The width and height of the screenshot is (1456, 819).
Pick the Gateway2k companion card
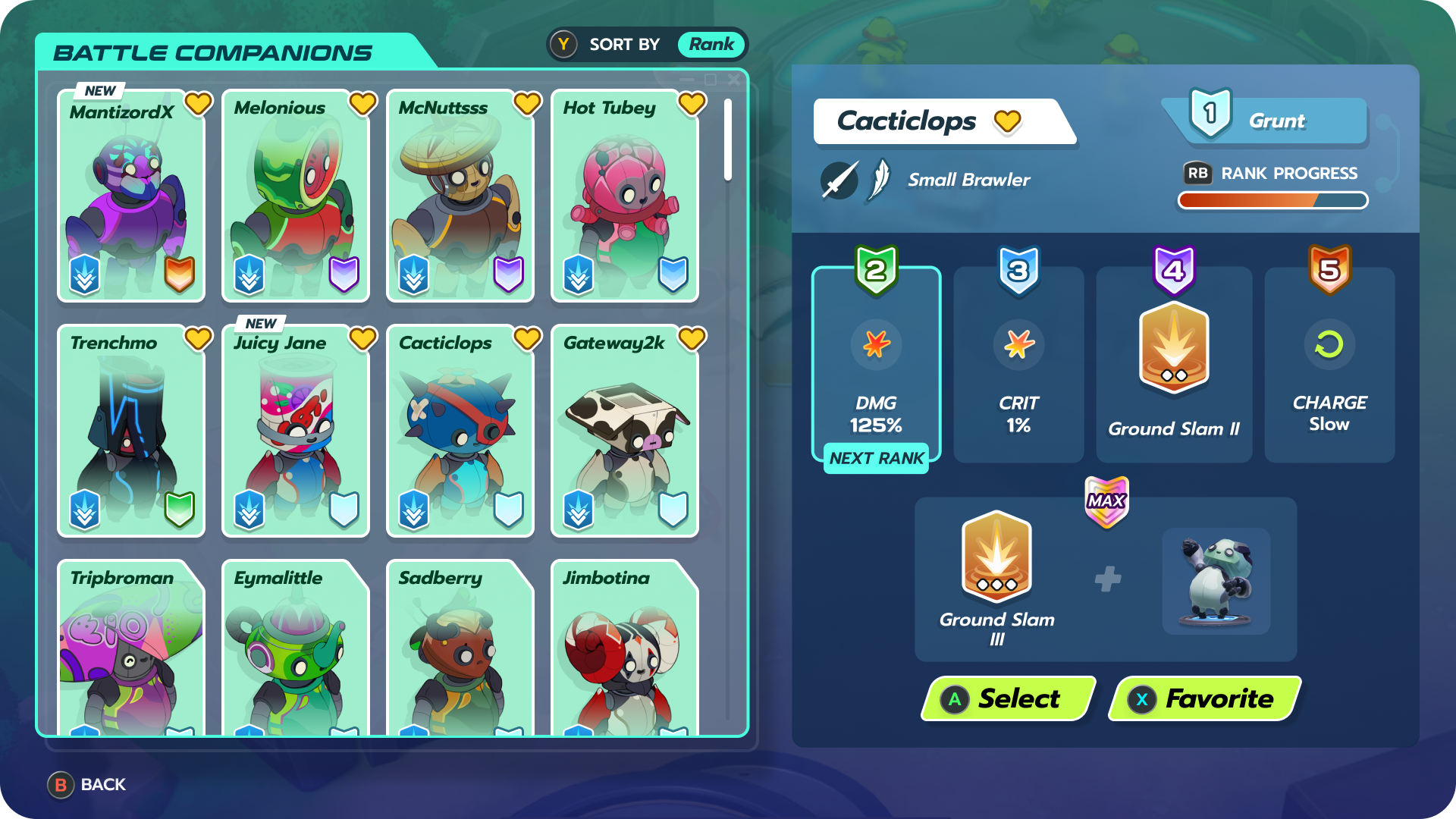[625, 432]
